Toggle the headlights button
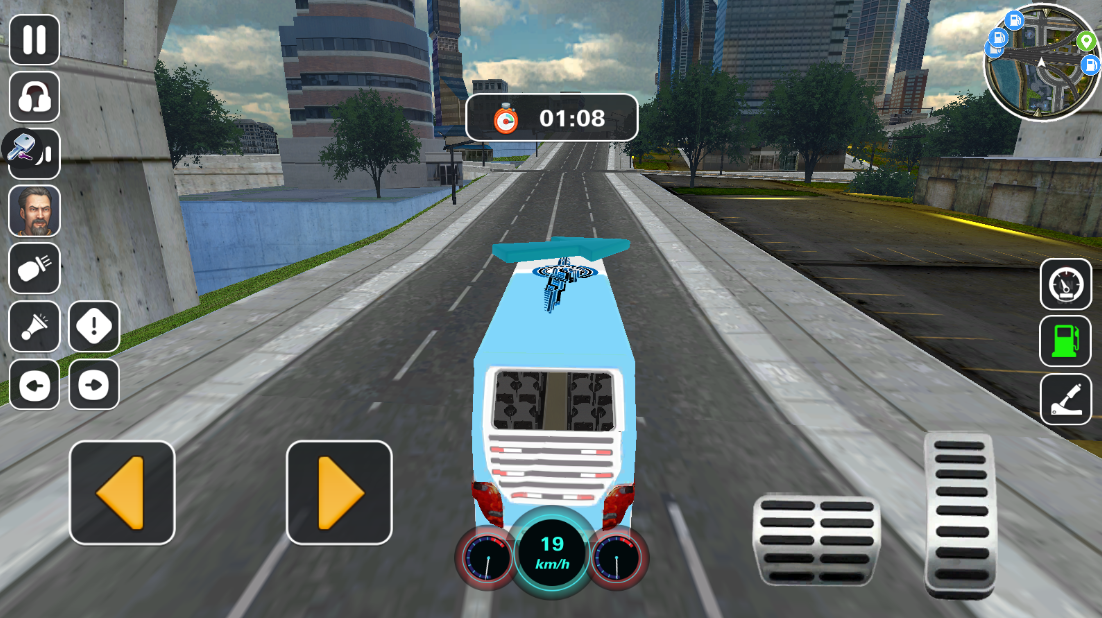Screen dimensions: 1102x618 (x=34, y=268)
